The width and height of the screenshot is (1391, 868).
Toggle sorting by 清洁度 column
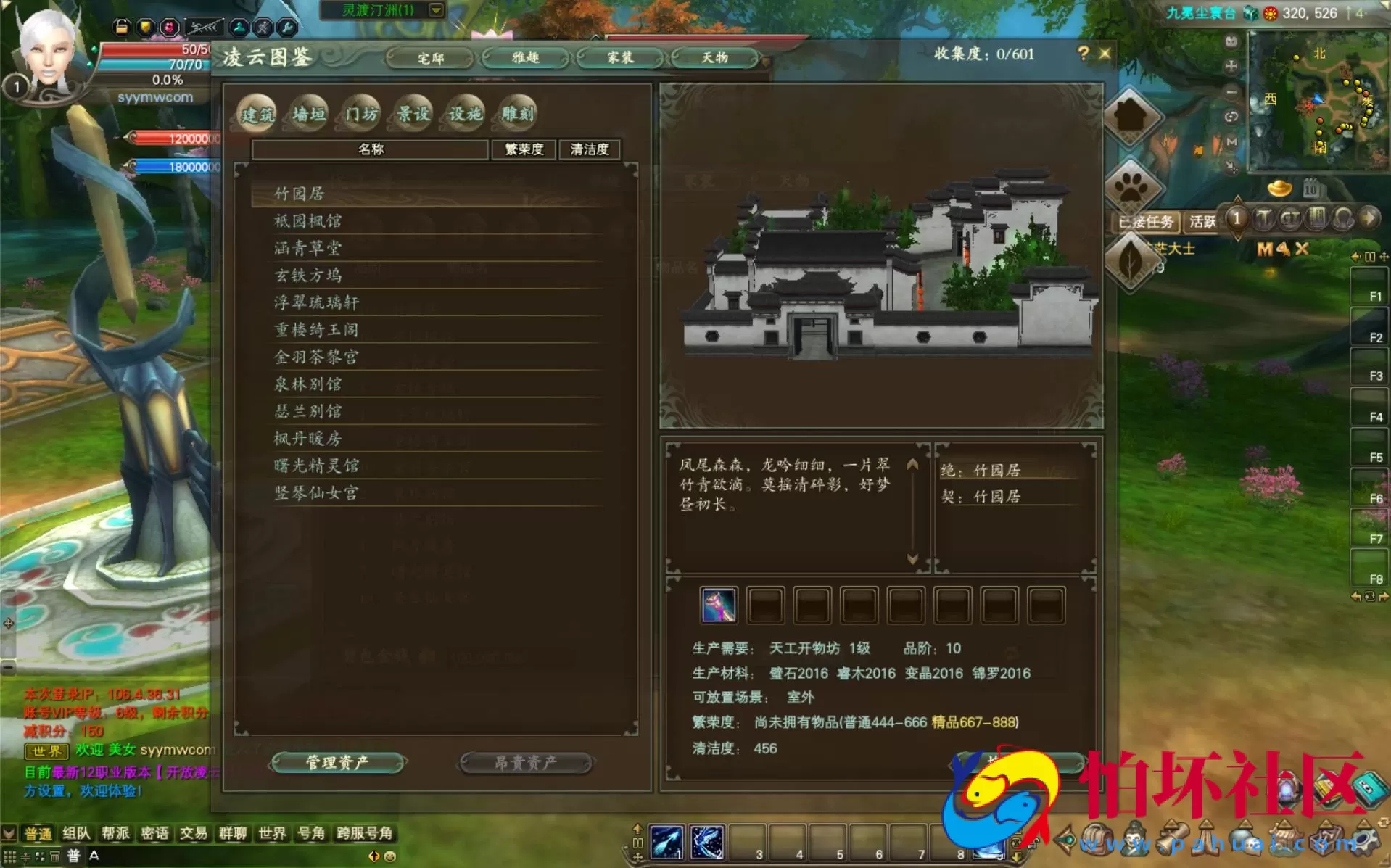590,149
